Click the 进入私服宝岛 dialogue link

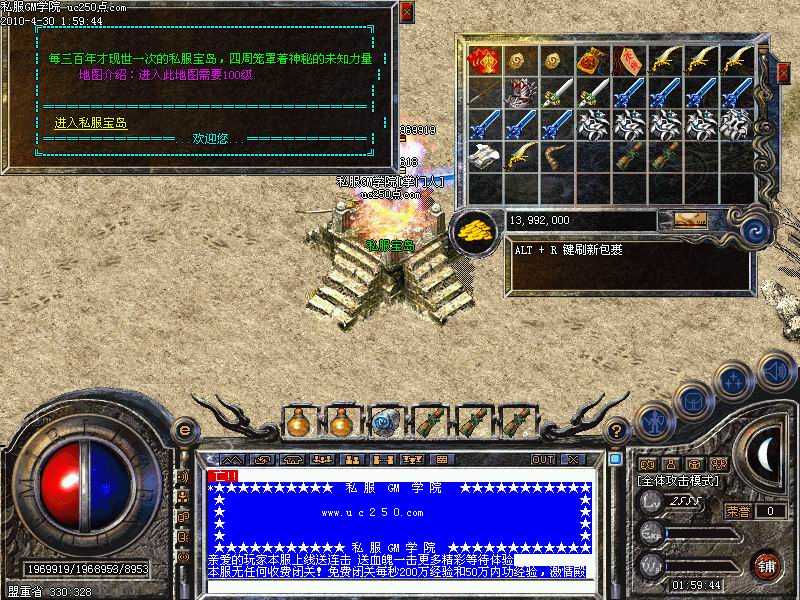[90, 123]
